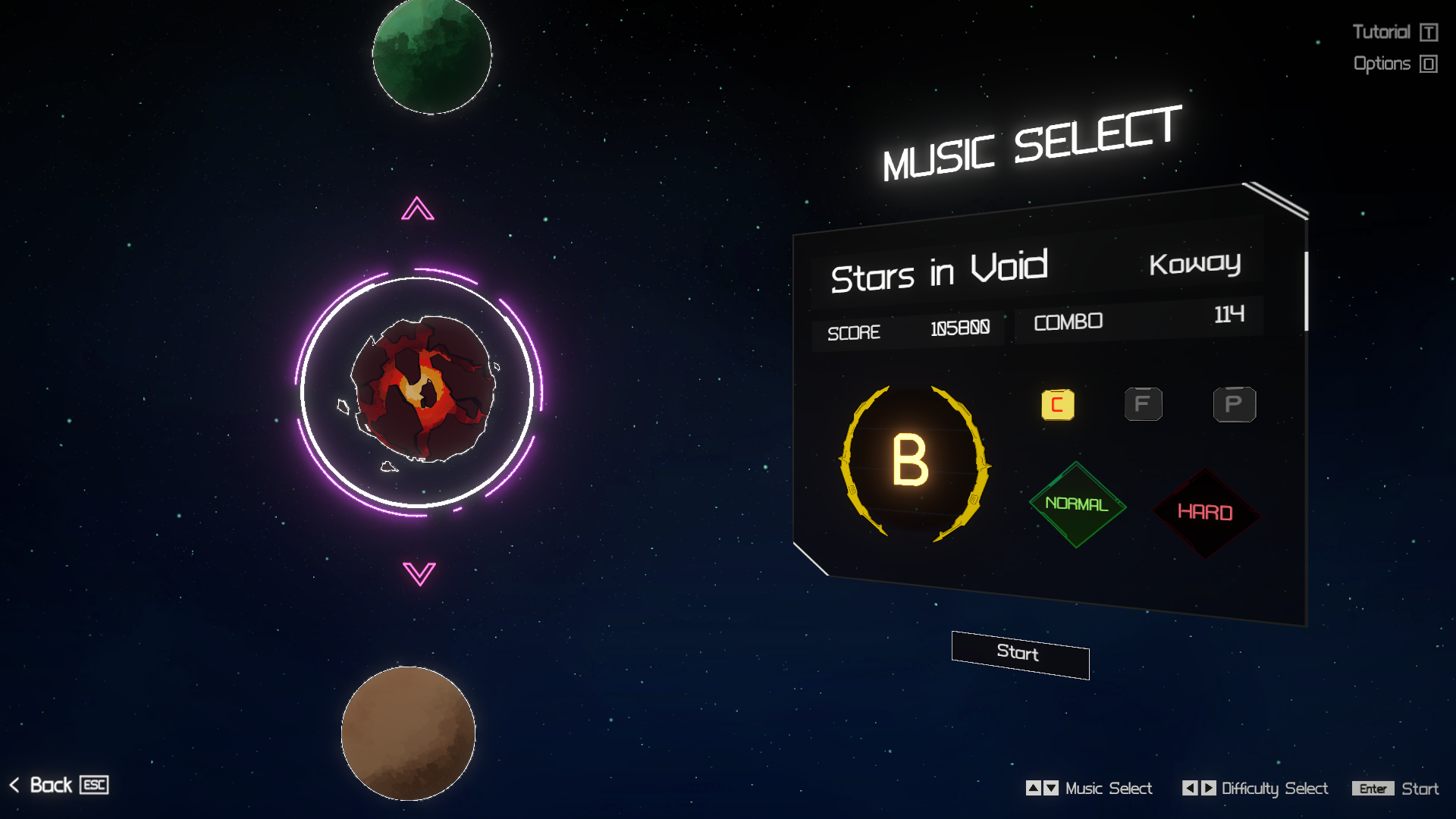Select the brown planet song below
This screenshot has height=819, width=1456.
pyautogui.click(x=408, y=733)
